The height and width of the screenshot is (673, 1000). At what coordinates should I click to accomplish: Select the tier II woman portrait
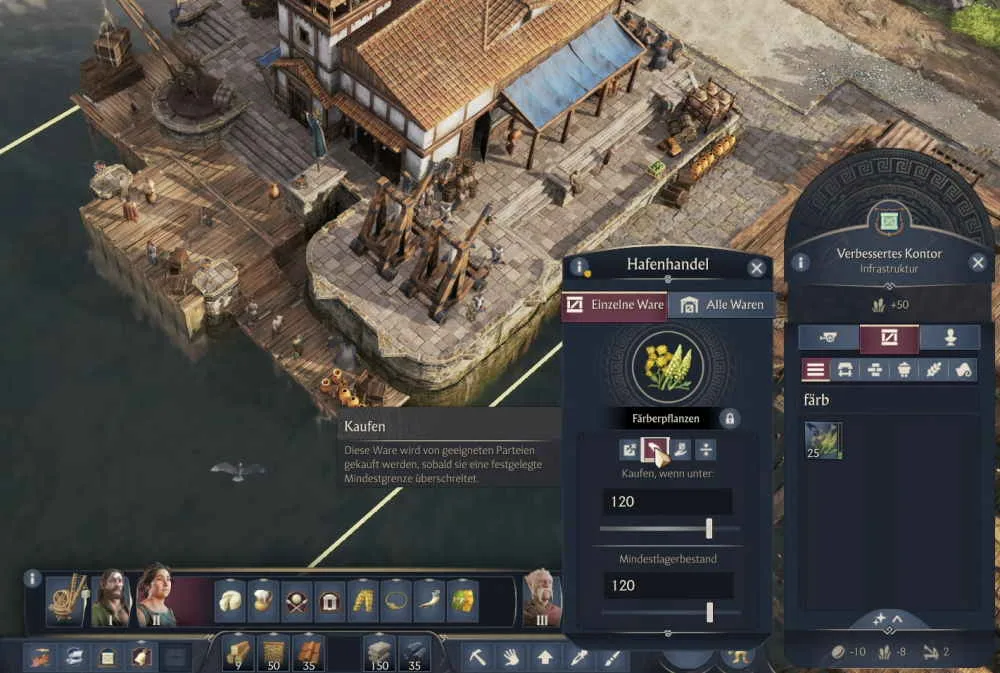(x=155, y=597)
